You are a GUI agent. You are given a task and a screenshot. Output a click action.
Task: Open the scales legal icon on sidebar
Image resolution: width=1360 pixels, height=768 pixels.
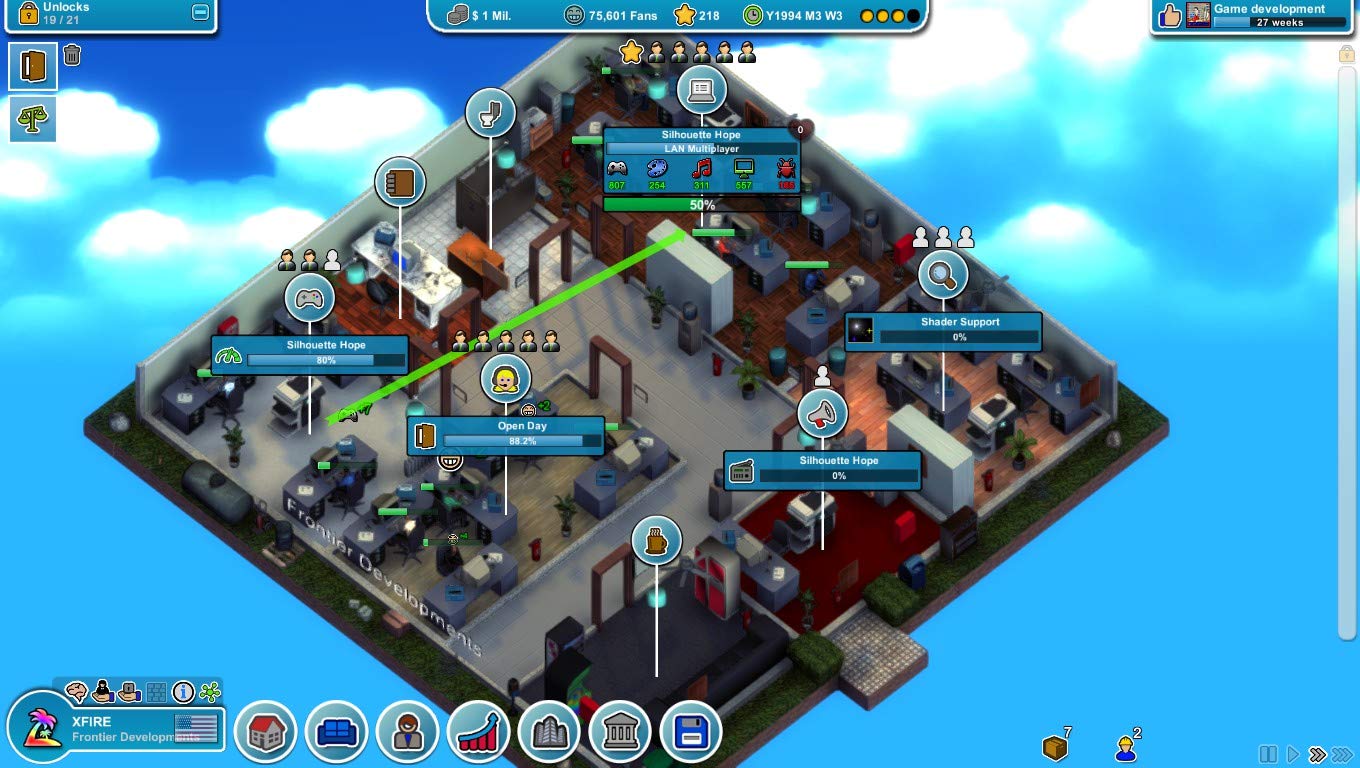[33, 119]
